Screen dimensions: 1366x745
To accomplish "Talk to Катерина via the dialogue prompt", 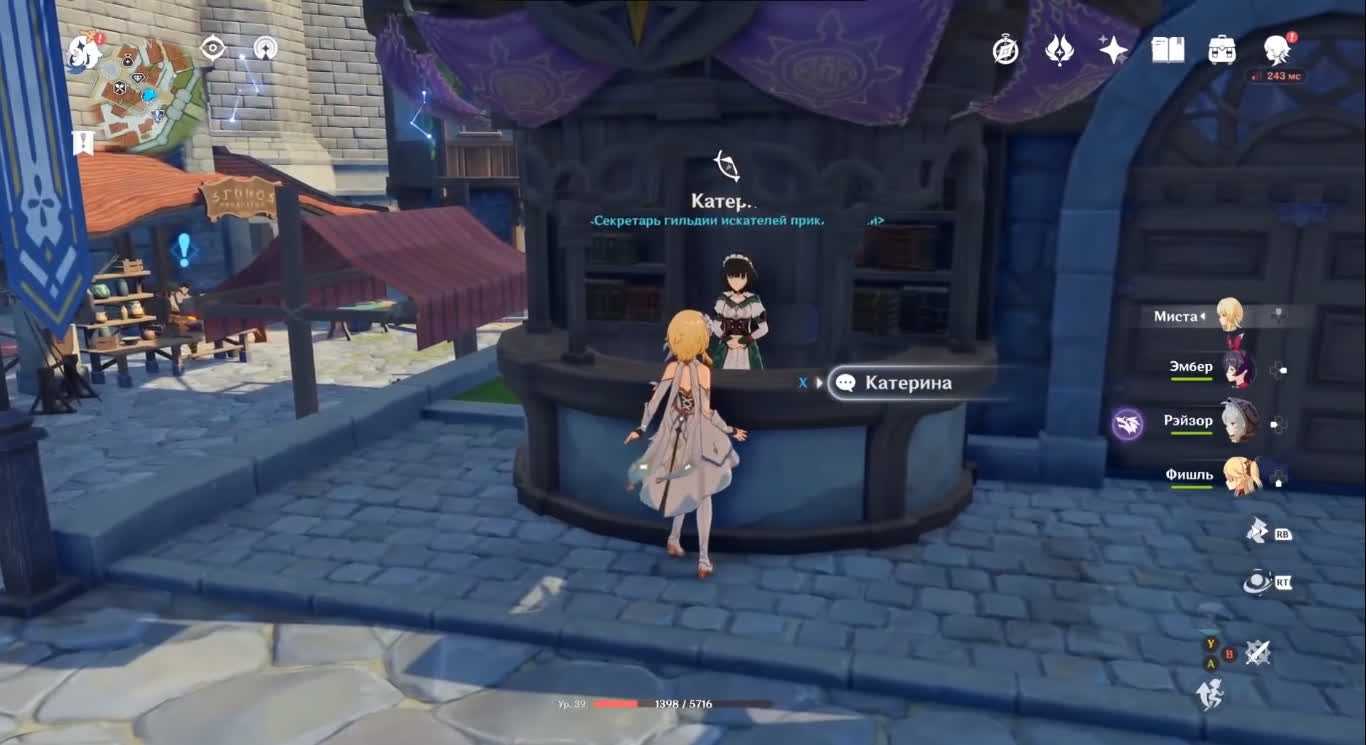I will coord(908,383).
